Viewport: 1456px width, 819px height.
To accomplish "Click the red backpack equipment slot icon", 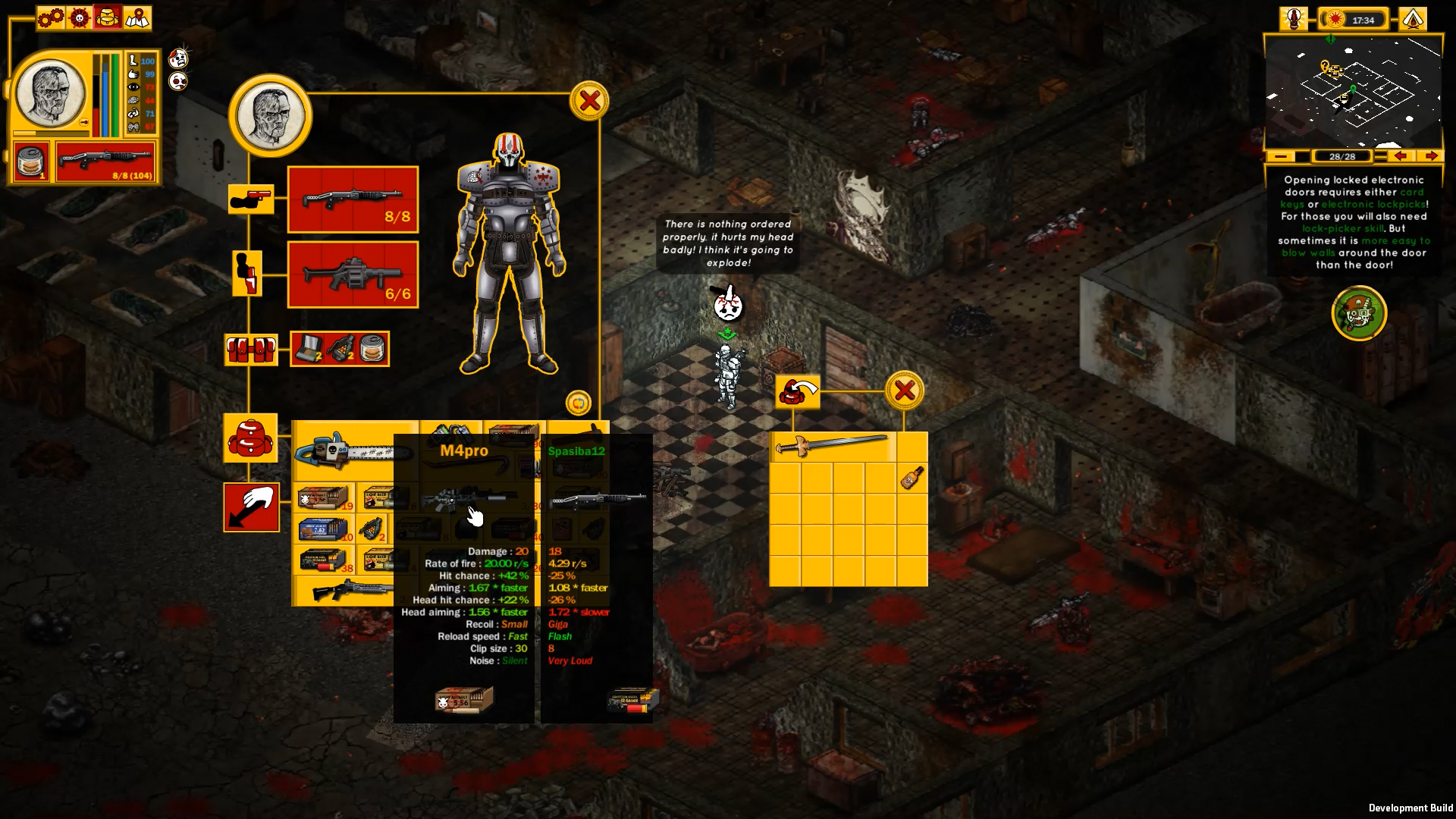I will tap(250, 438).
